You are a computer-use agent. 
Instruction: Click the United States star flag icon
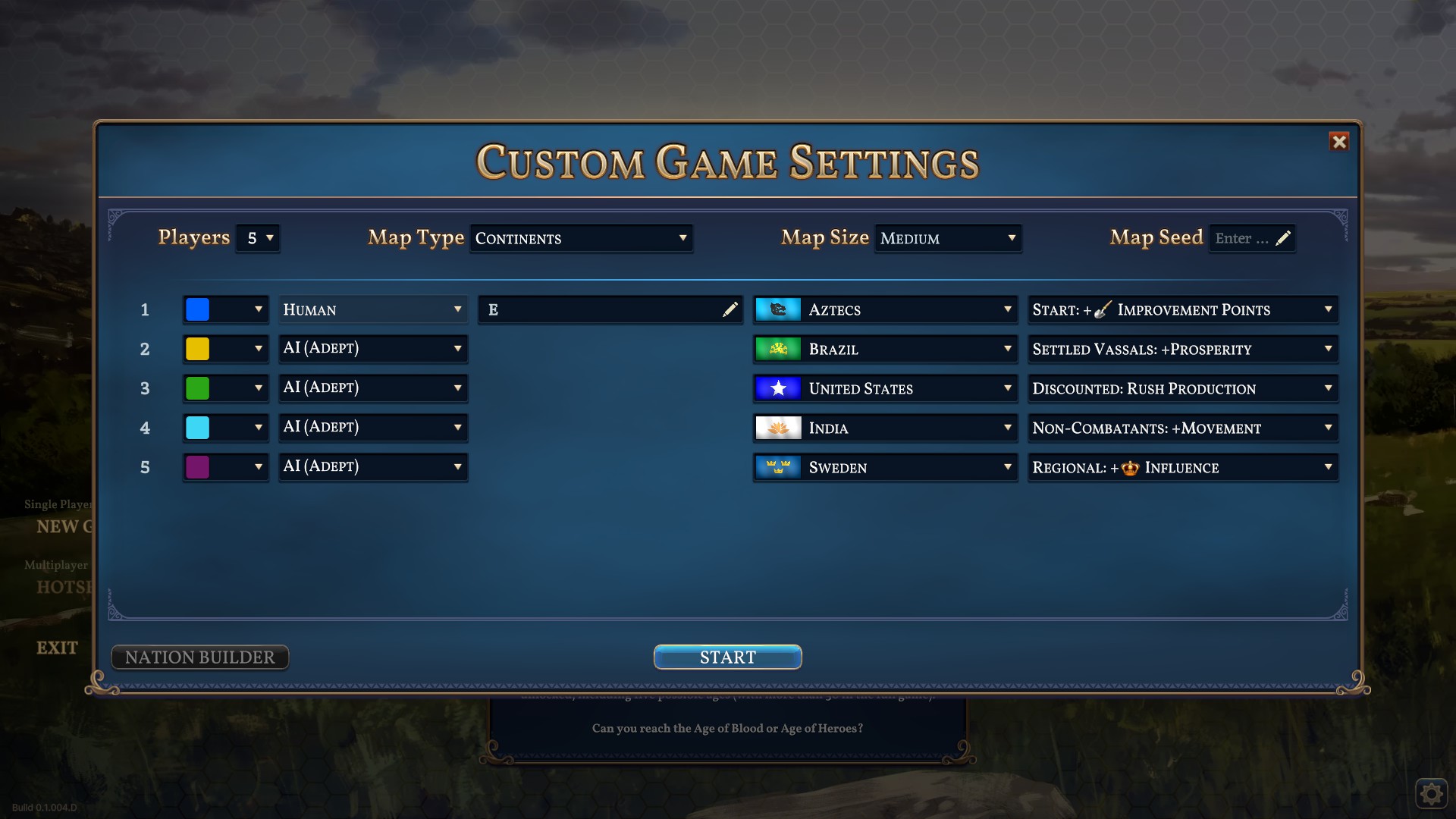777,388
